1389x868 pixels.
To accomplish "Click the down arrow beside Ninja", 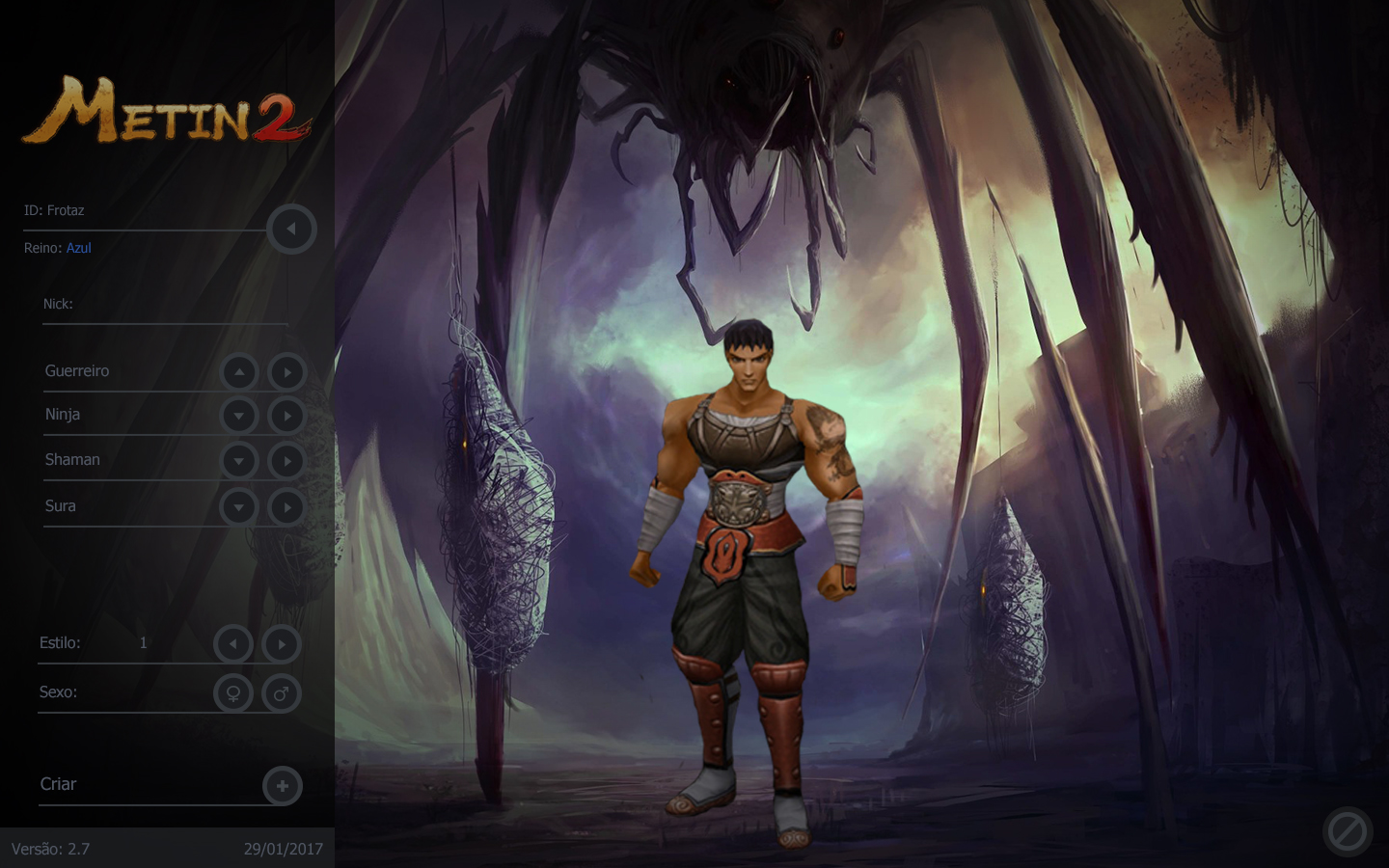I will coord(239,416).
